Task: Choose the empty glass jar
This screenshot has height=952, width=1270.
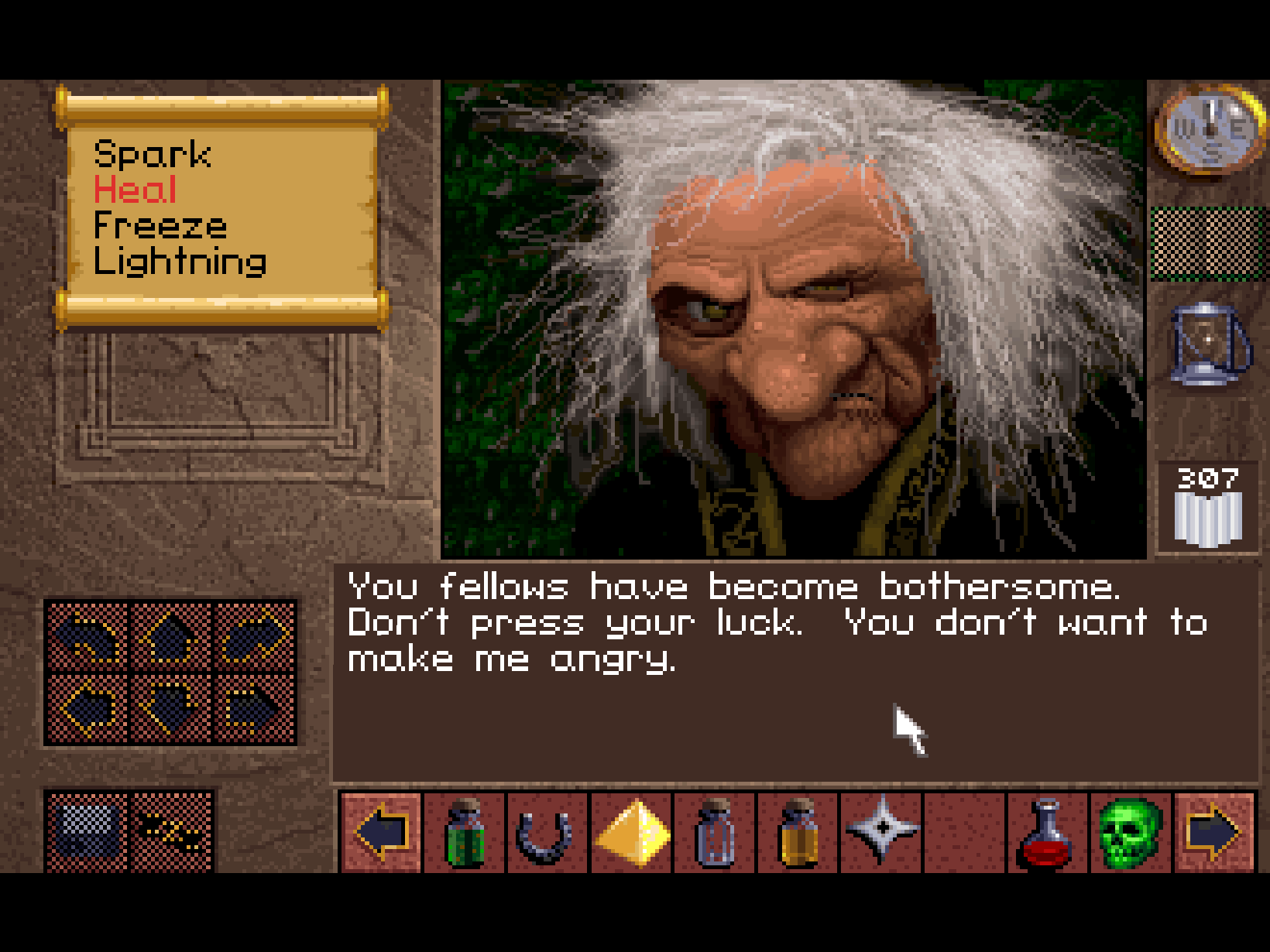Action: 716,833
